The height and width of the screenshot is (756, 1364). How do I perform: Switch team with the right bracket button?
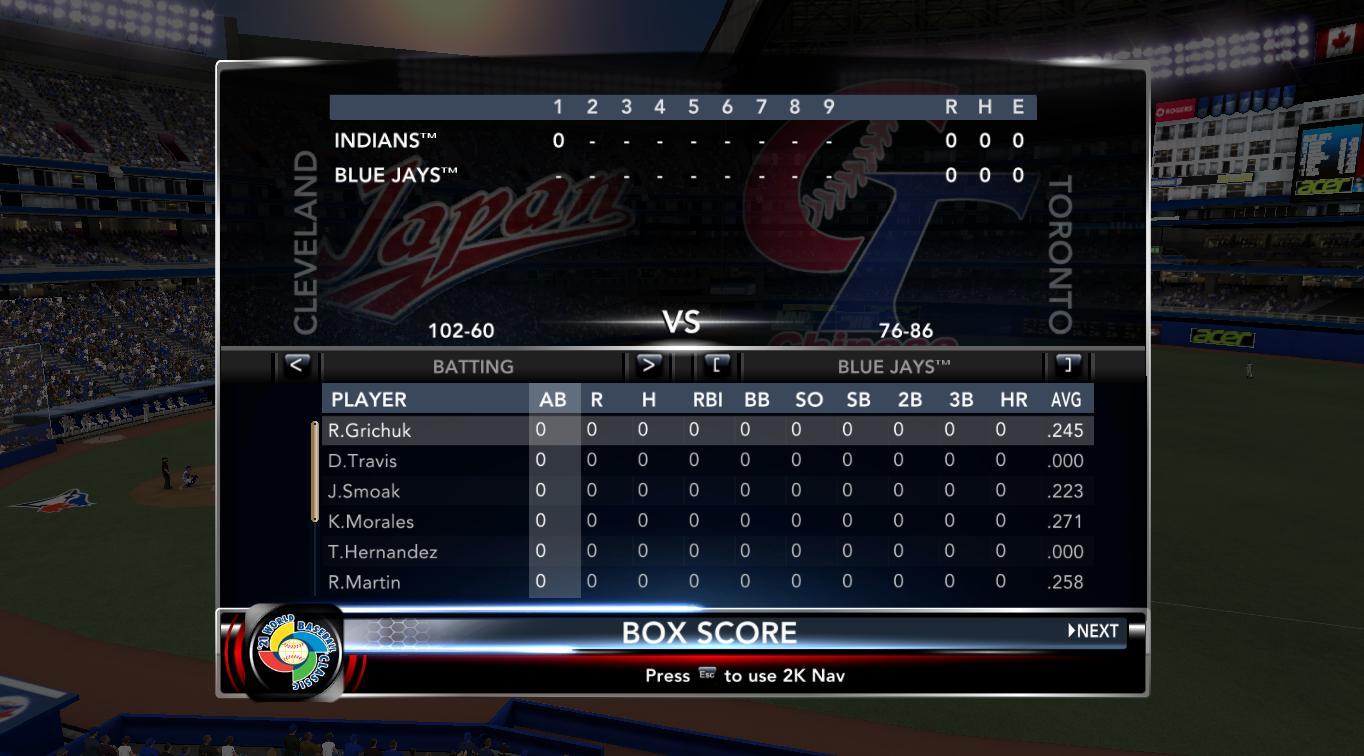(x=1068, y=365)
